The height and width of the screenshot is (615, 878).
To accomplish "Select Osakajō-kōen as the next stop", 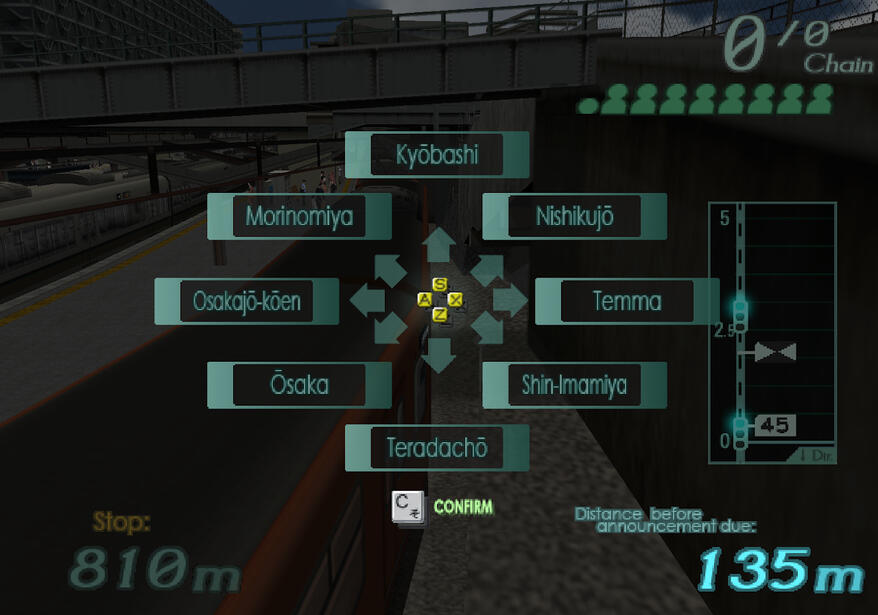I will [247, 301].
